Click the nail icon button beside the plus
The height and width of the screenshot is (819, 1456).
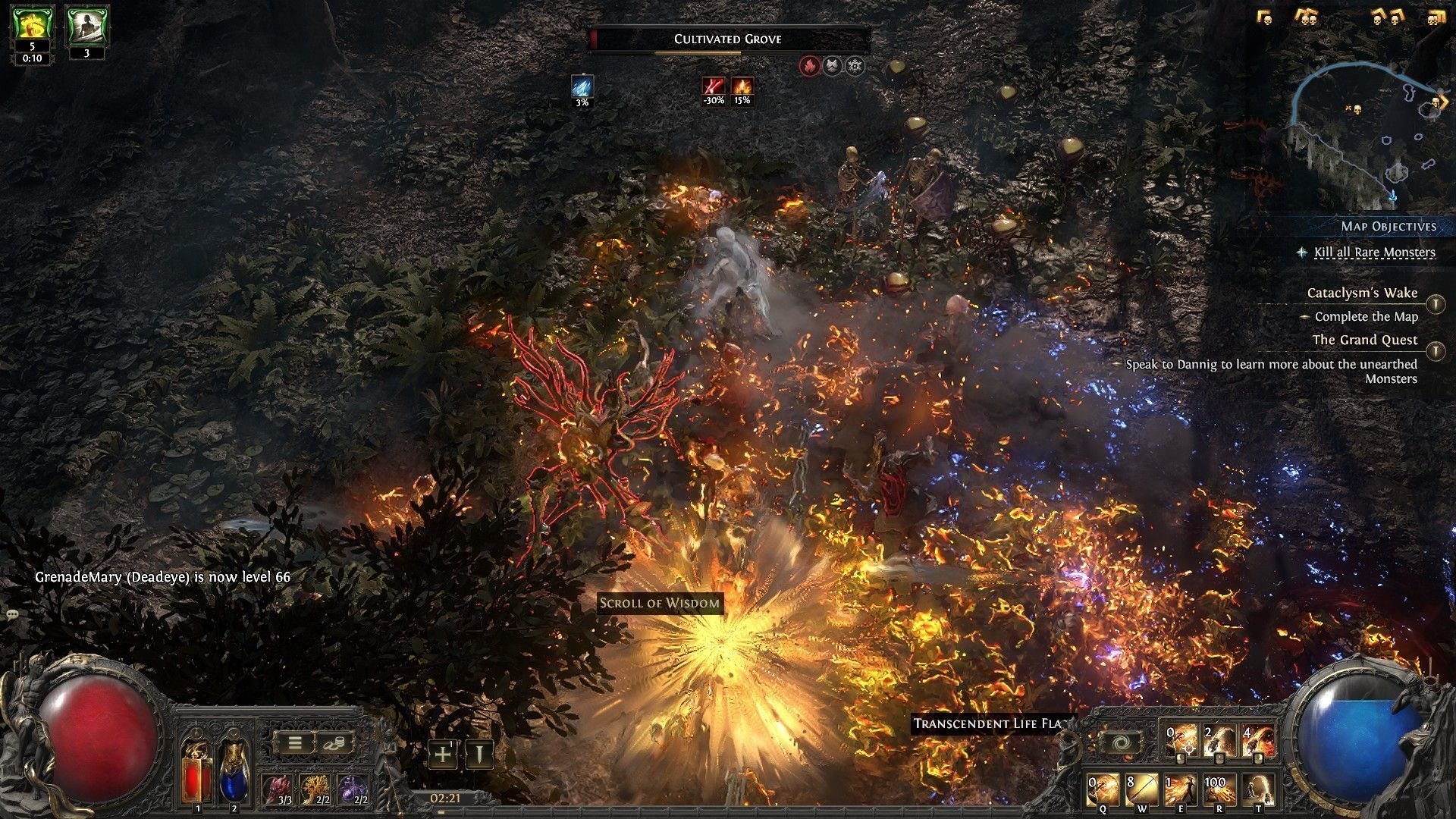[x=479, y=754]
